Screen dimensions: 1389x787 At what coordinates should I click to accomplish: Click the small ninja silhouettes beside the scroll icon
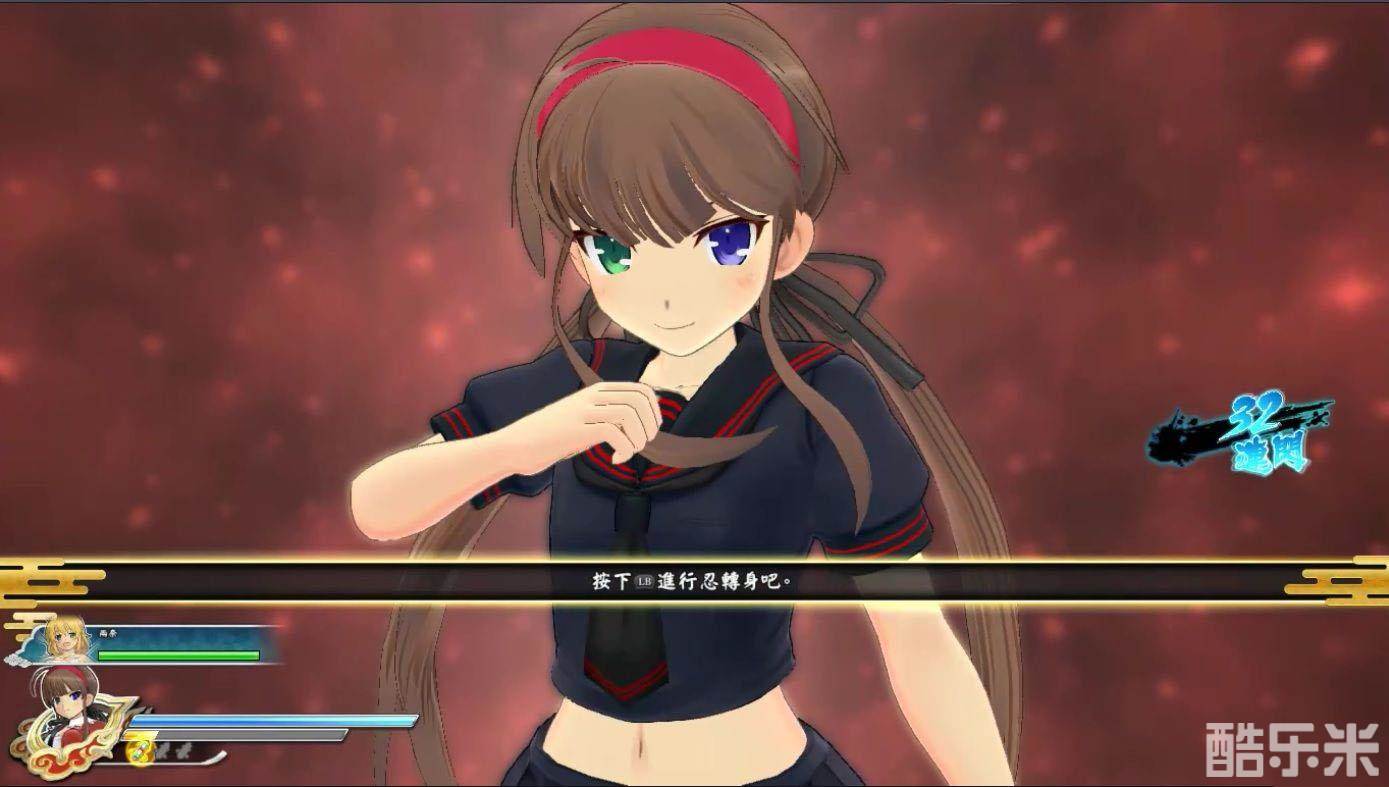172,748
